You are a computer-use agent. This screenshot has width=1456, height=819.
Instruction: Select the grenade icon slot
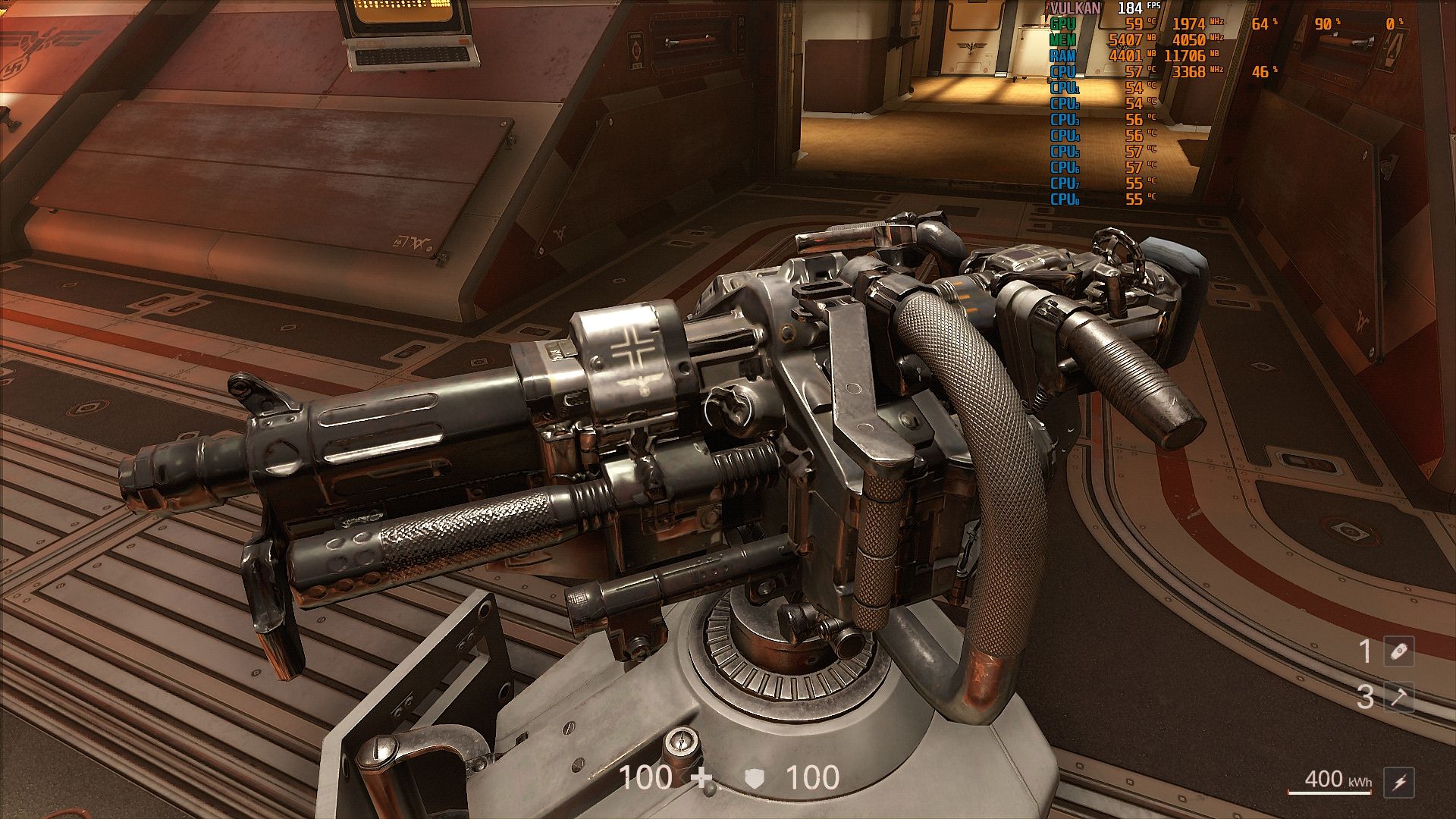1399,651
